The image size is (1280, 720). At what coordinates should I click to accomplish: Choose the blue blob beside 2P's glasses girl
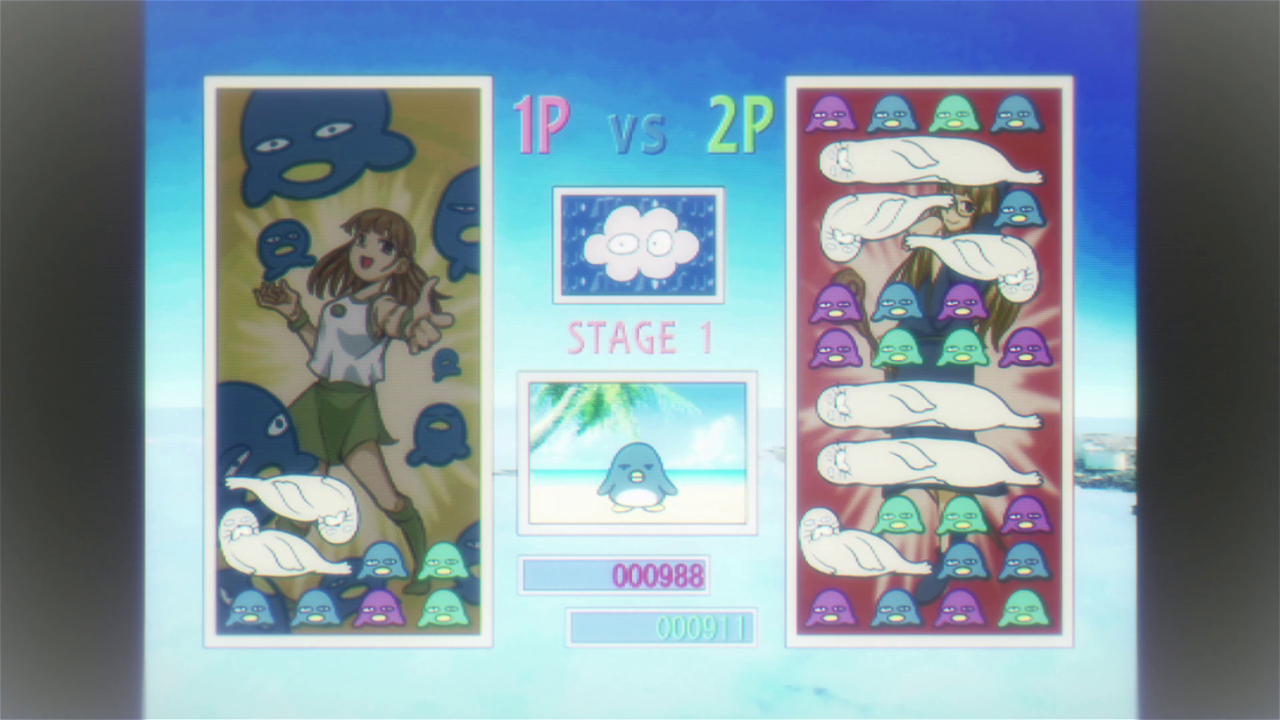[x=1018, y=208]
